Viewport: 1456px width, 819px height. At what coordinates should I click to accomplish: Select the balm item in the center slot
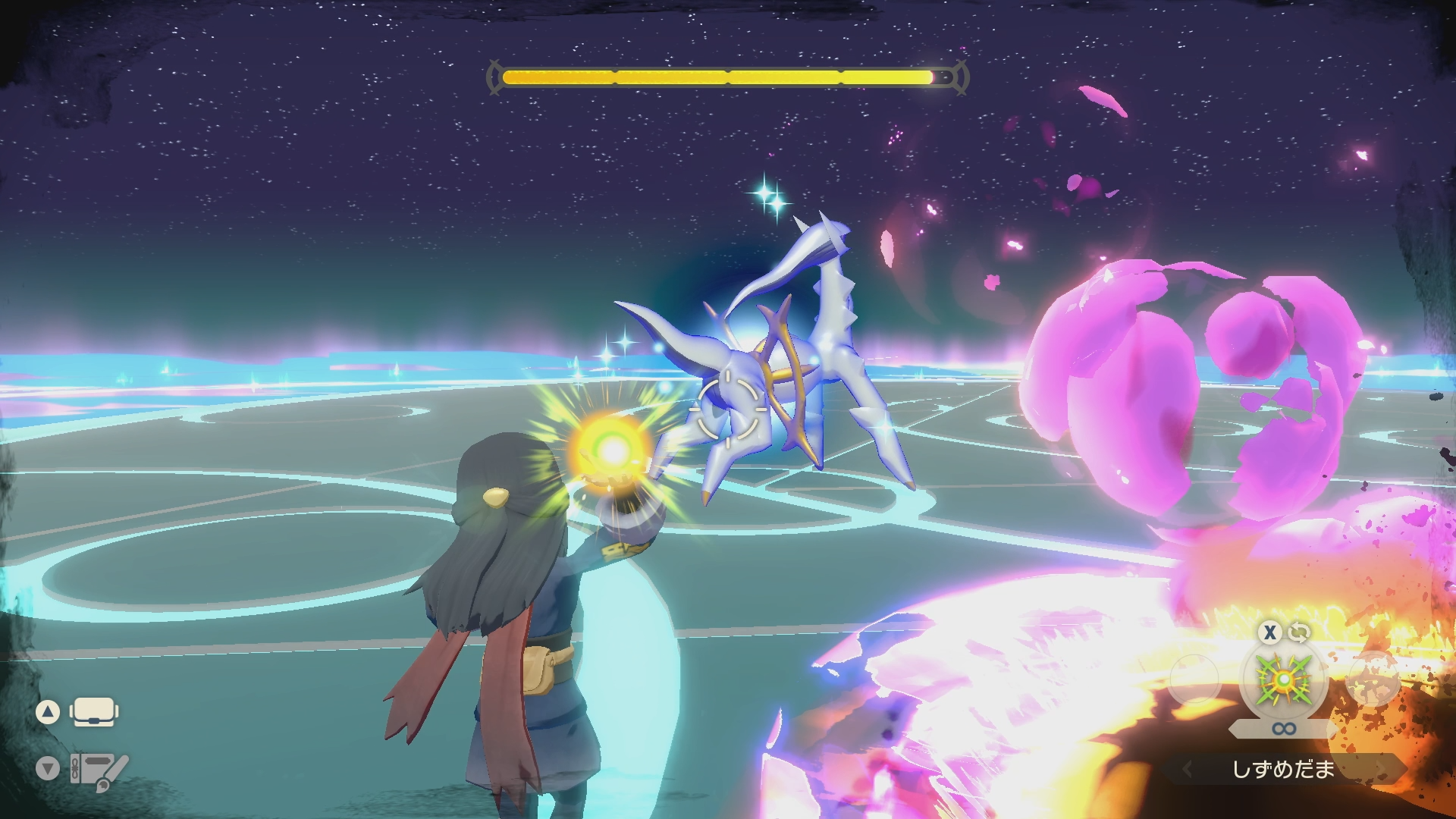(1283, 679)
